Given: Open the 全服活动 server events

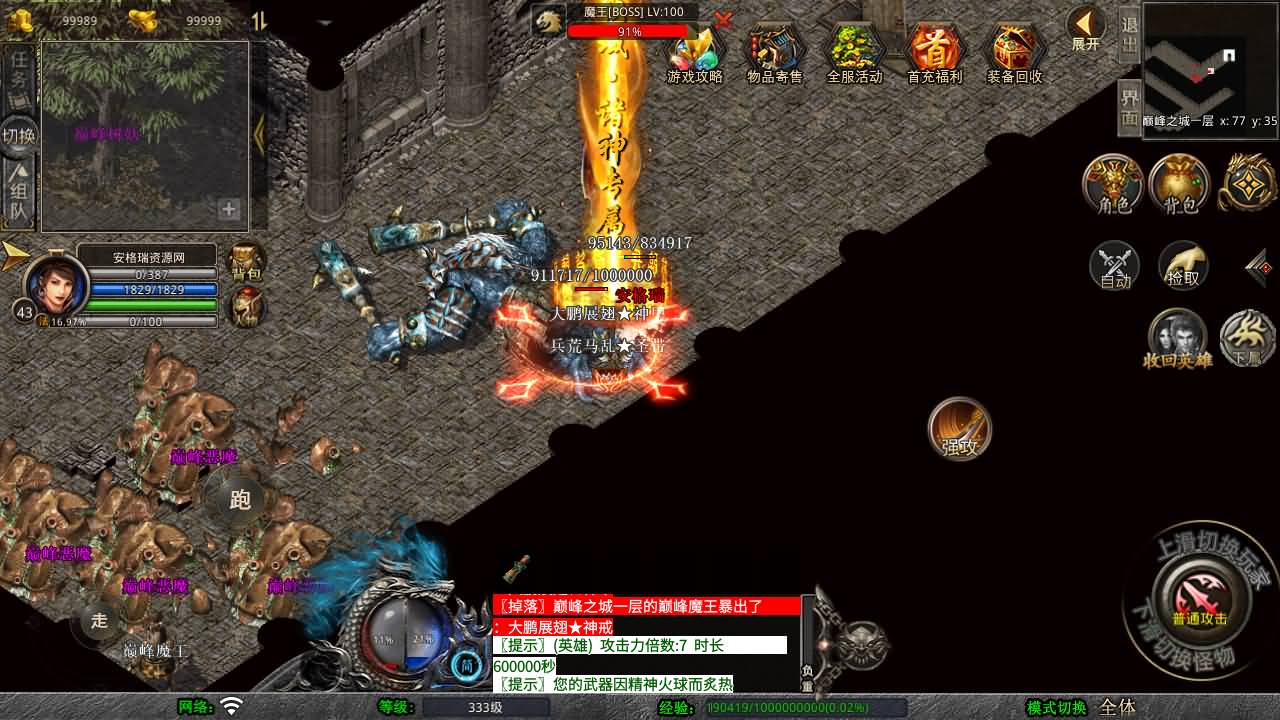Looking at the screenshot, I should tap(855, 53).
